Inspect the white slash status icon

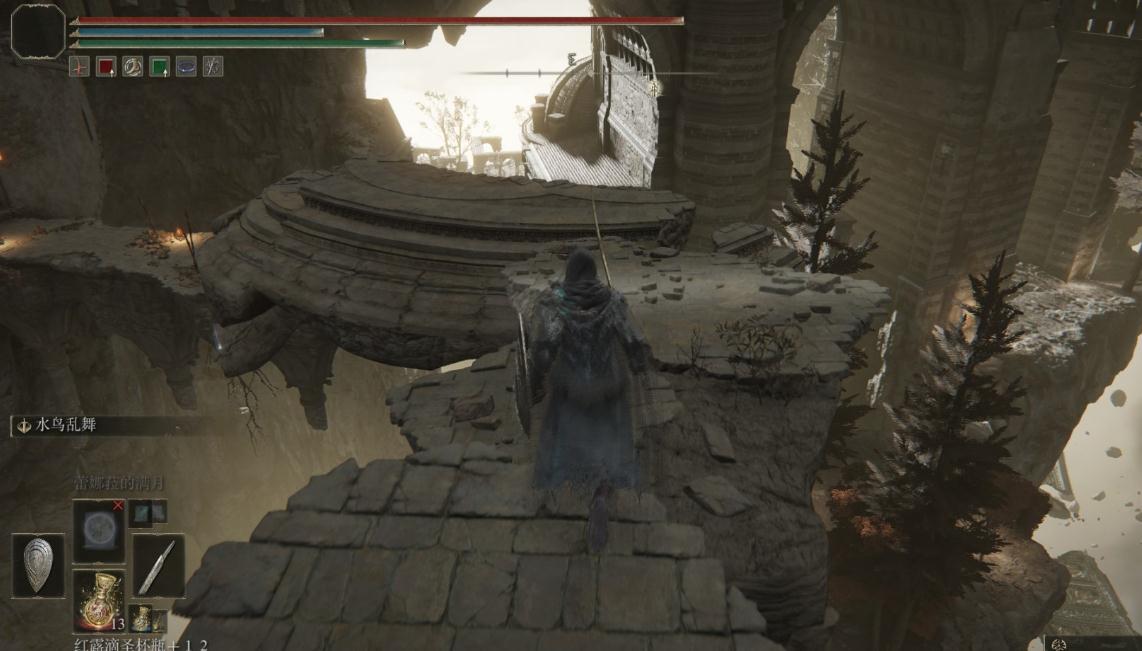click(x=213, y=67)
